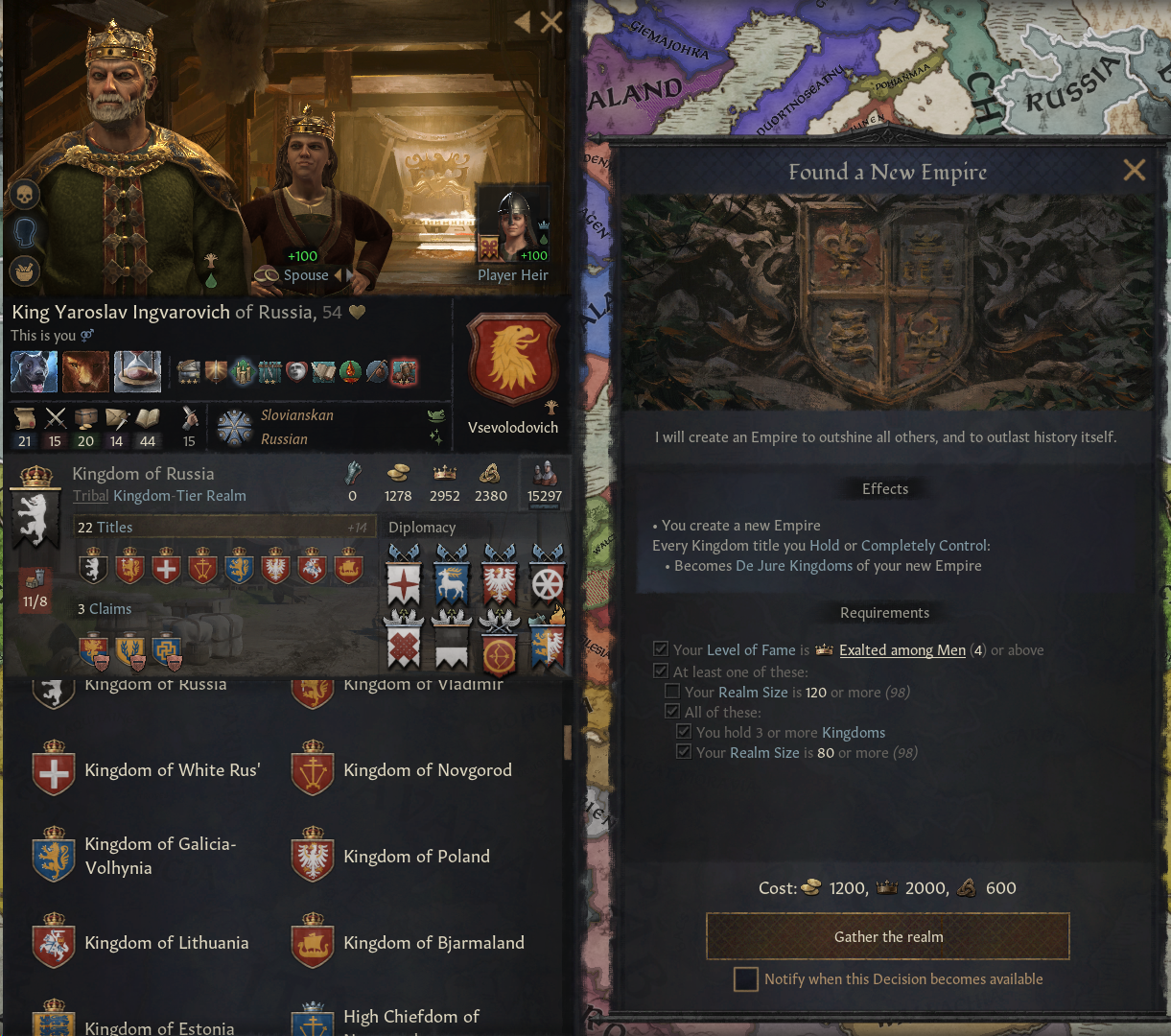Open the Vsevolodovich dynasty crest
The width and height of the screenshot is (1171, 1036).
click(x=513, y=360)
